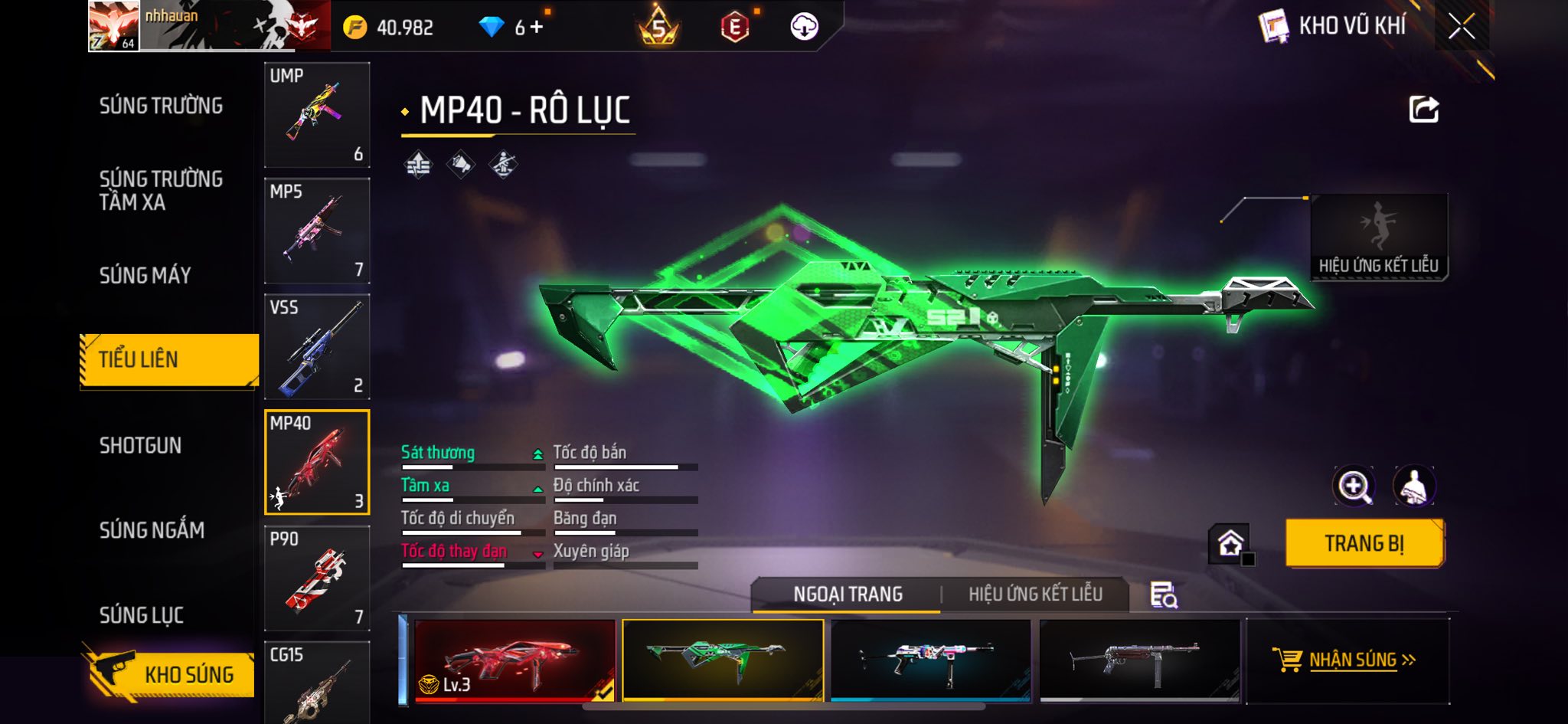Close the weapon vault screen

tap(1461, 27)
